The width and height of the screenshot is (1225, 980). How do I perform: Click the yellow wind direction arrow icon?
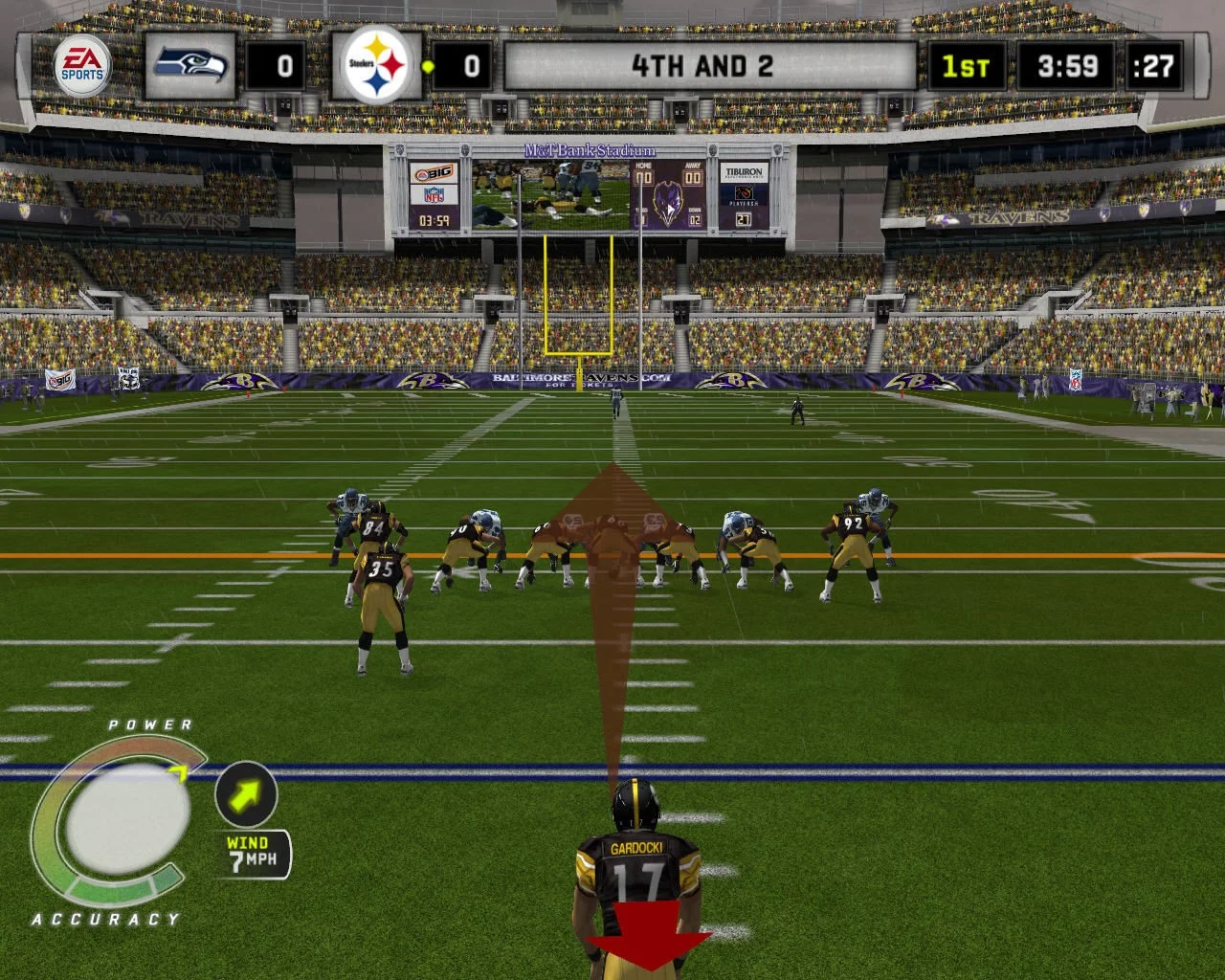pos(246,793)
